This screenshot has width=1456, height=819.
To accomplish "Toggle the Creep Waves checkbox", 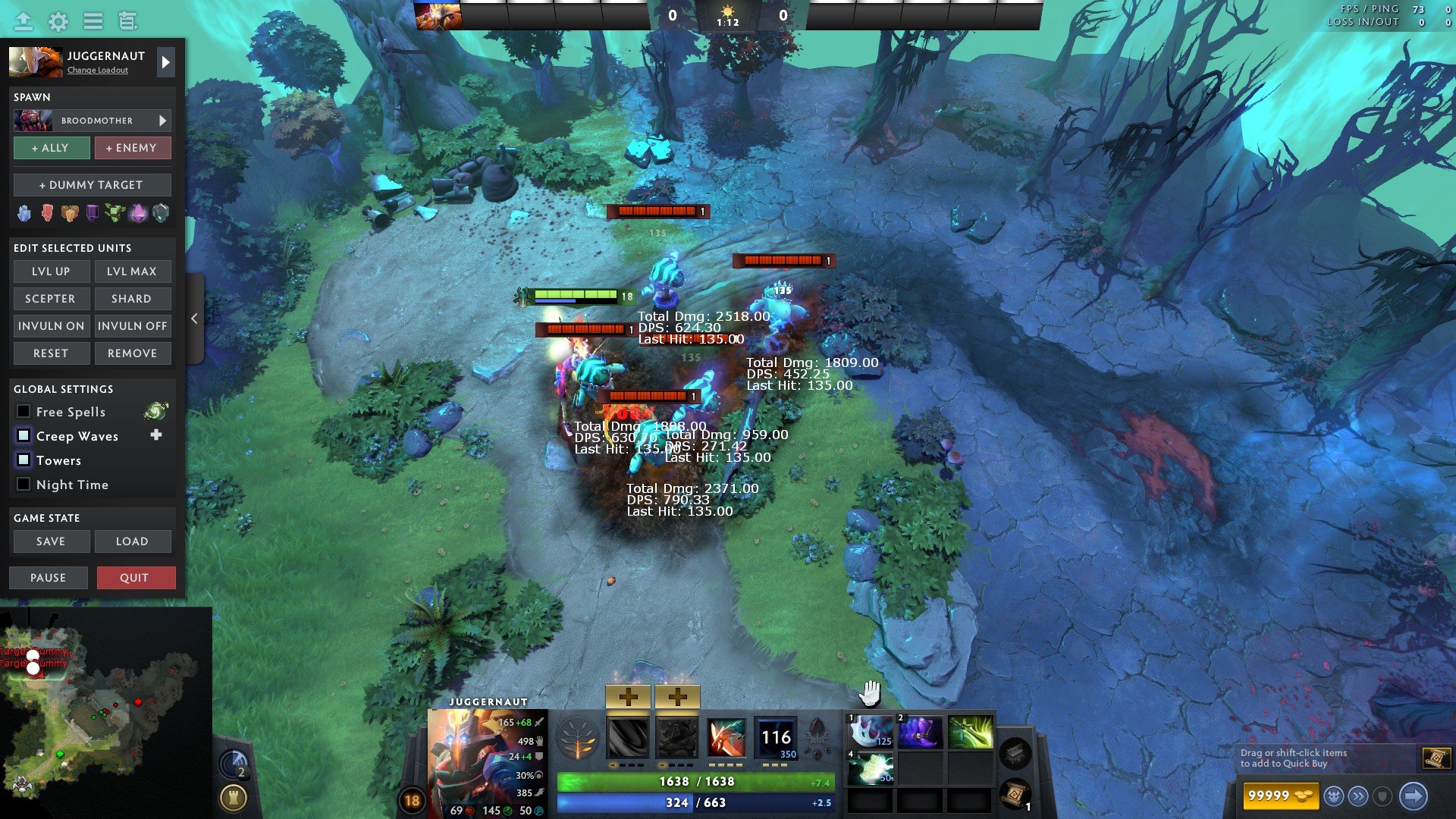I will point(24,436).
